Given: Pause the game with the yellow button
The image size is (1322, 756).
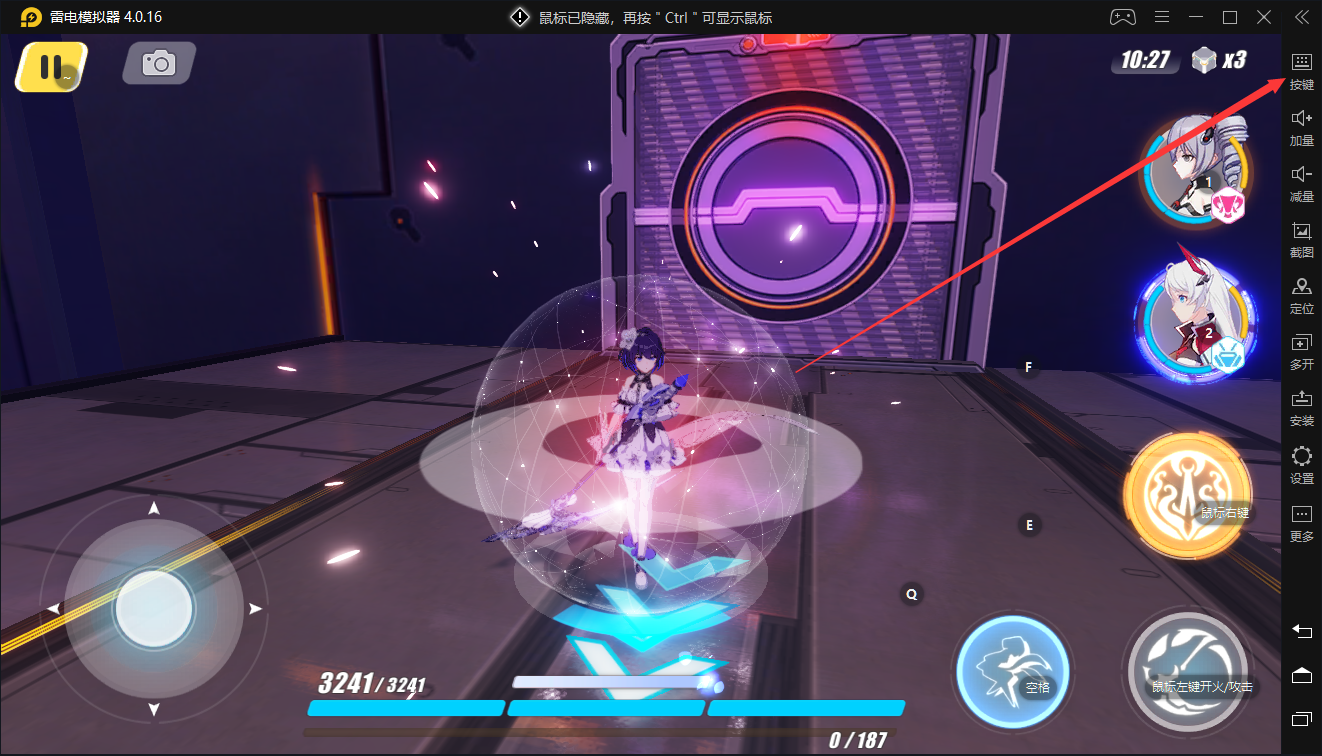Looking at the screenshot, I should tap(50, 67).
